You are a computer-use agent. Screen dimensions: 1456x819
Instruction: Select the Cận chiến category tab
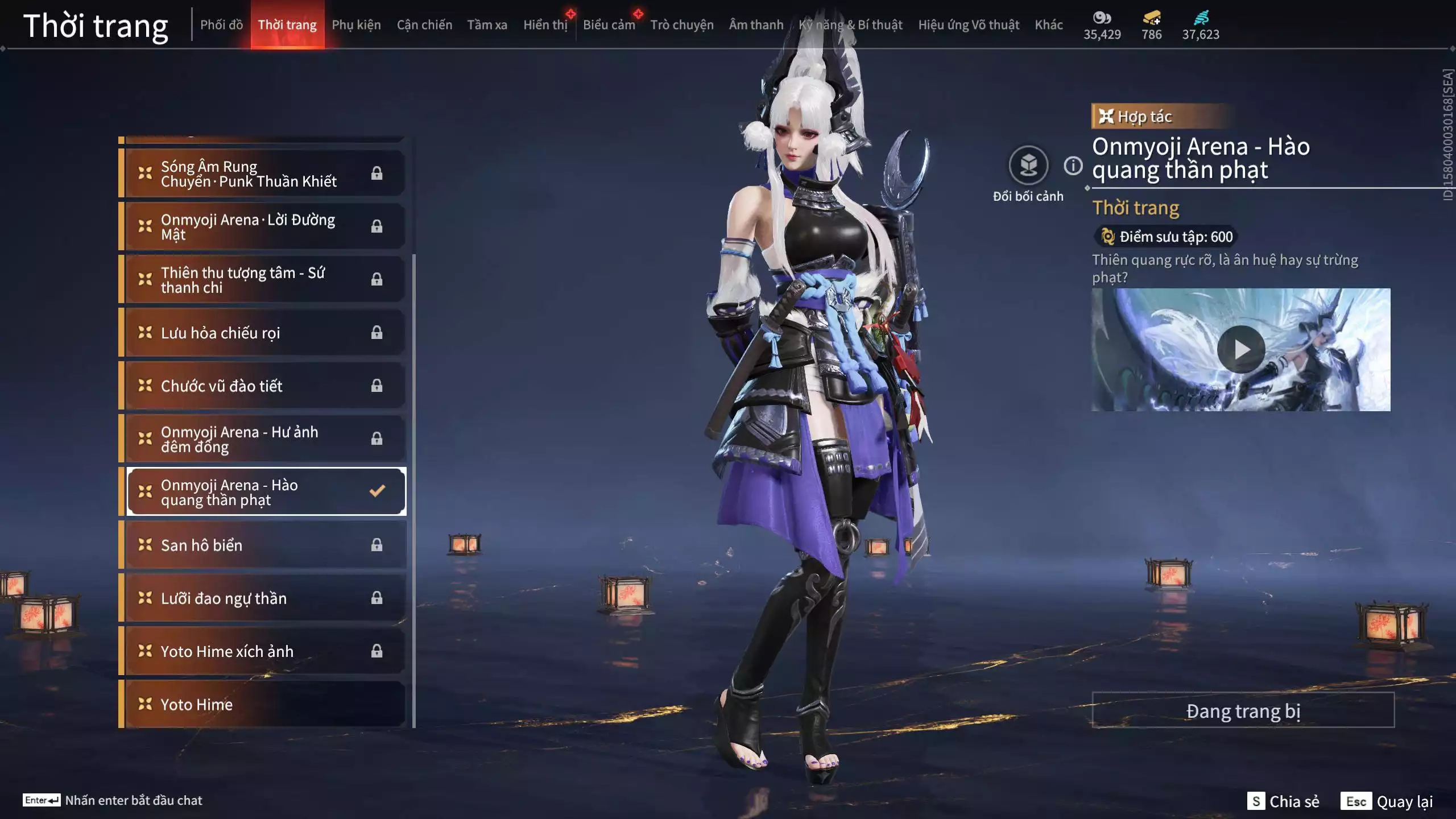click(424, 25)
